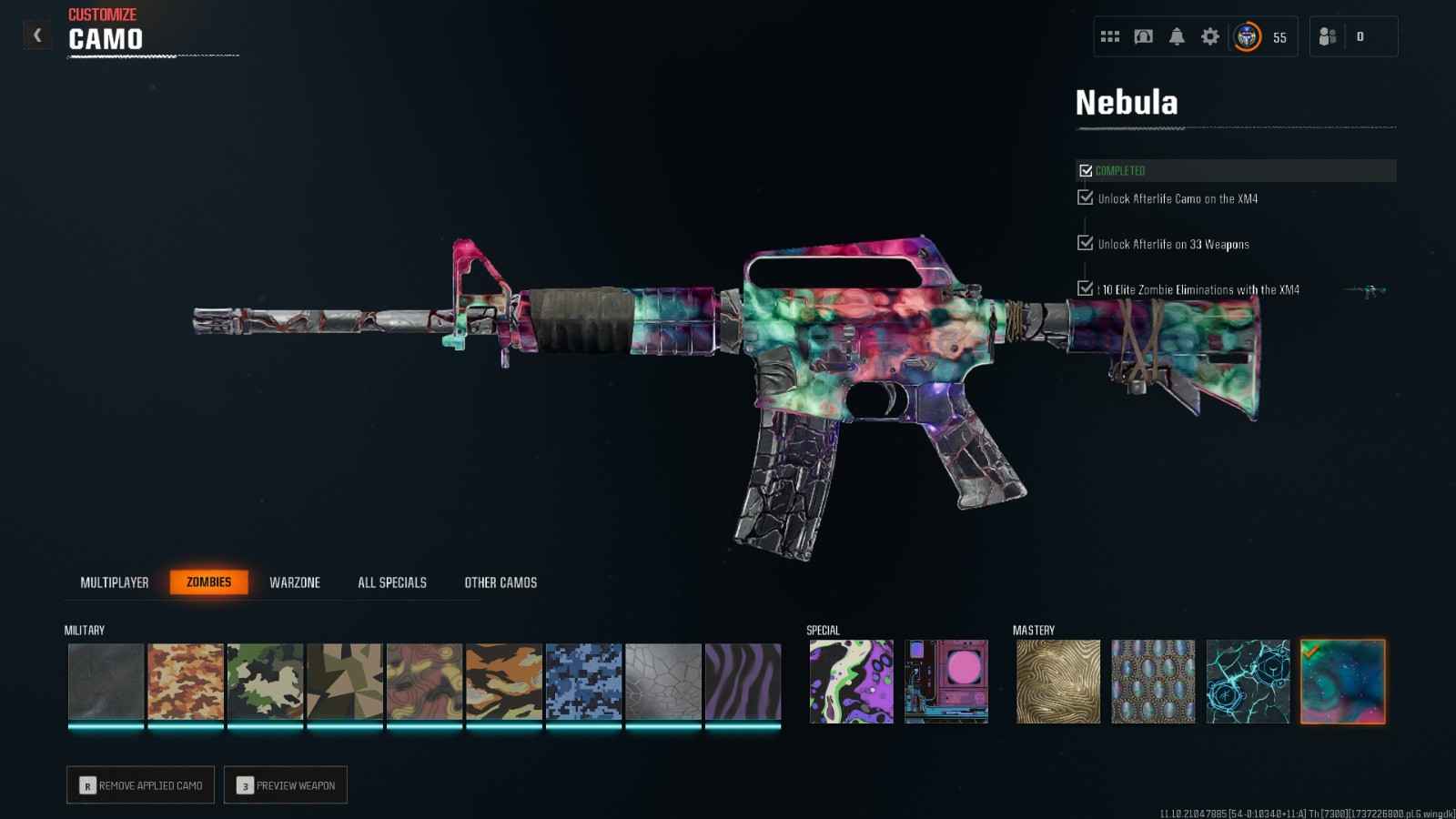1456x819 pixels.
Task: Switch to the Other Camos tab
Action: pos(500,582)
